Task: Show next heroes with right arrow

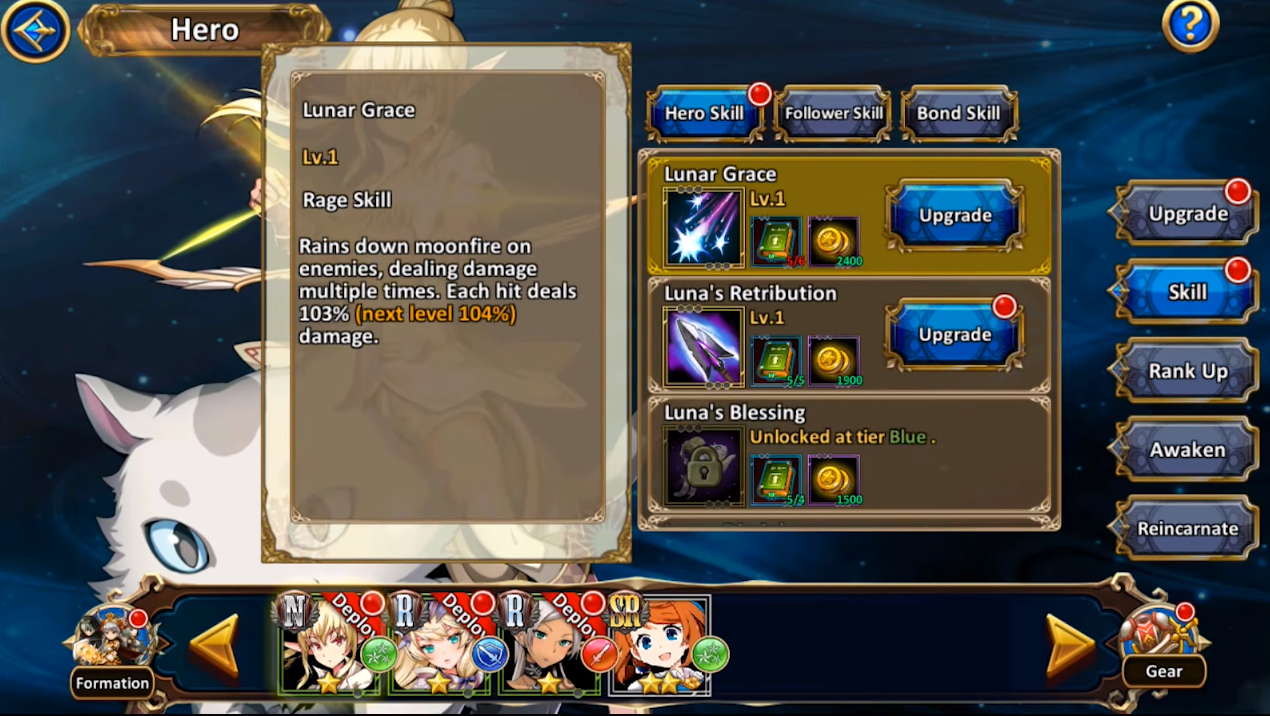Action: click(x=1070, y=646)
